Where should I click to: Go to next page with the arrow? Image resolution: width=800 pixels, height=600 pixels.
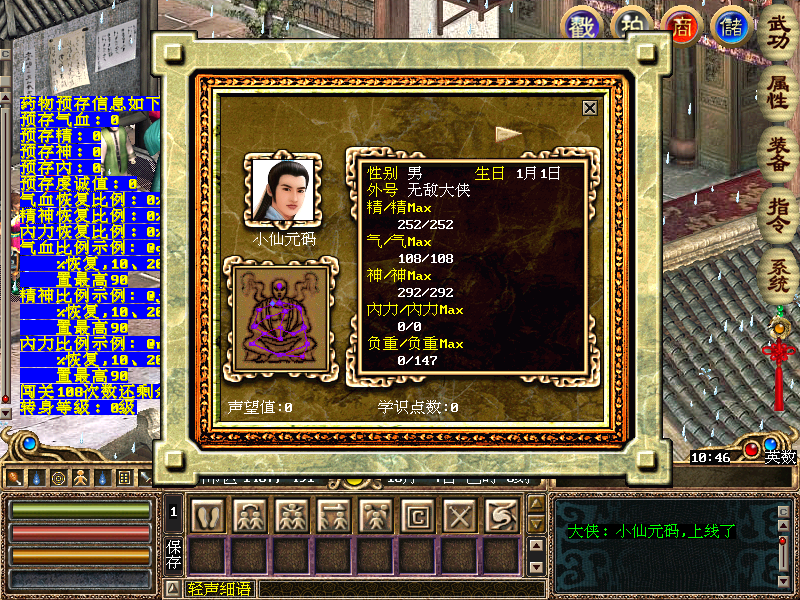click(510, 132)
